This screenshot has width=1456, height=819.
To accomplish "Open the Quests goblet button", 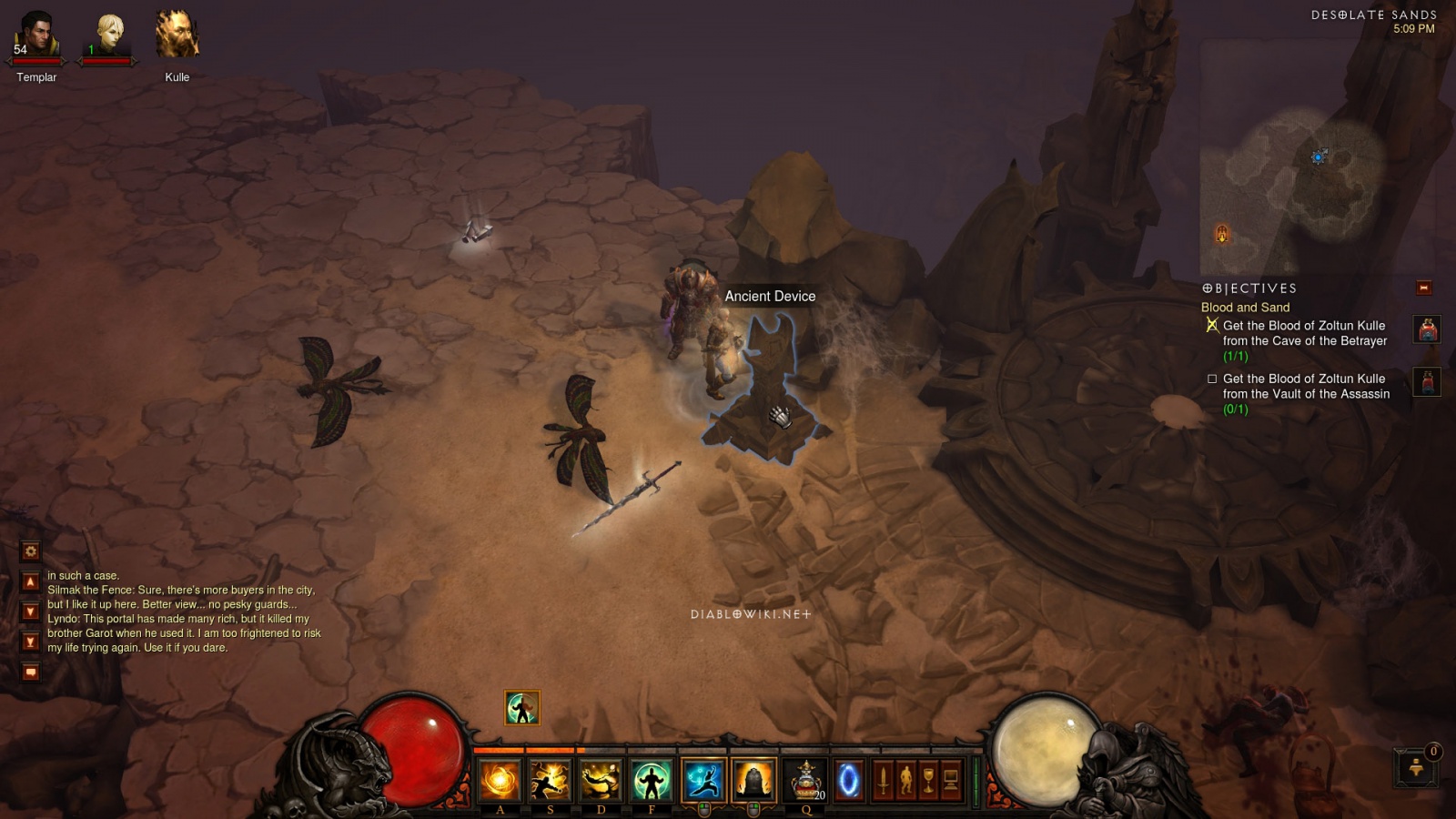I will coord(928,781).
